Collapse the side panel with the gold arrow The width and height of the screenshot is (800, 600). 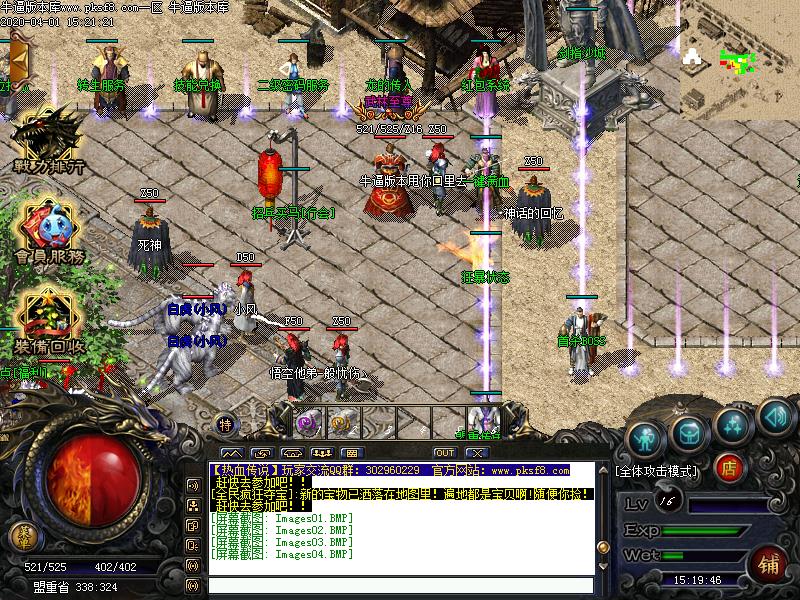coord(18,60)
